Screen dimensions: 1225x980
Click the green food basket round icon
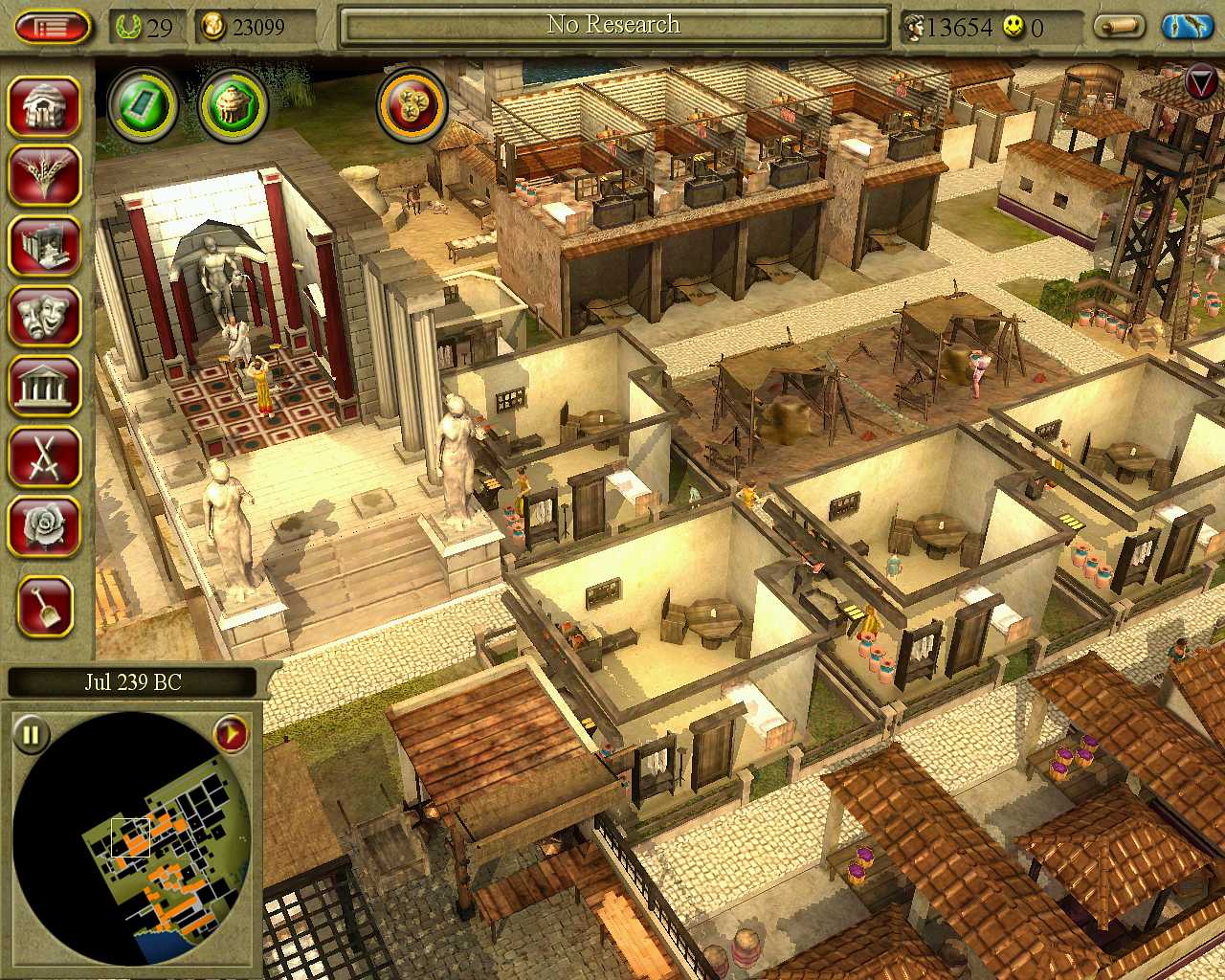click(x=233, y=105)
